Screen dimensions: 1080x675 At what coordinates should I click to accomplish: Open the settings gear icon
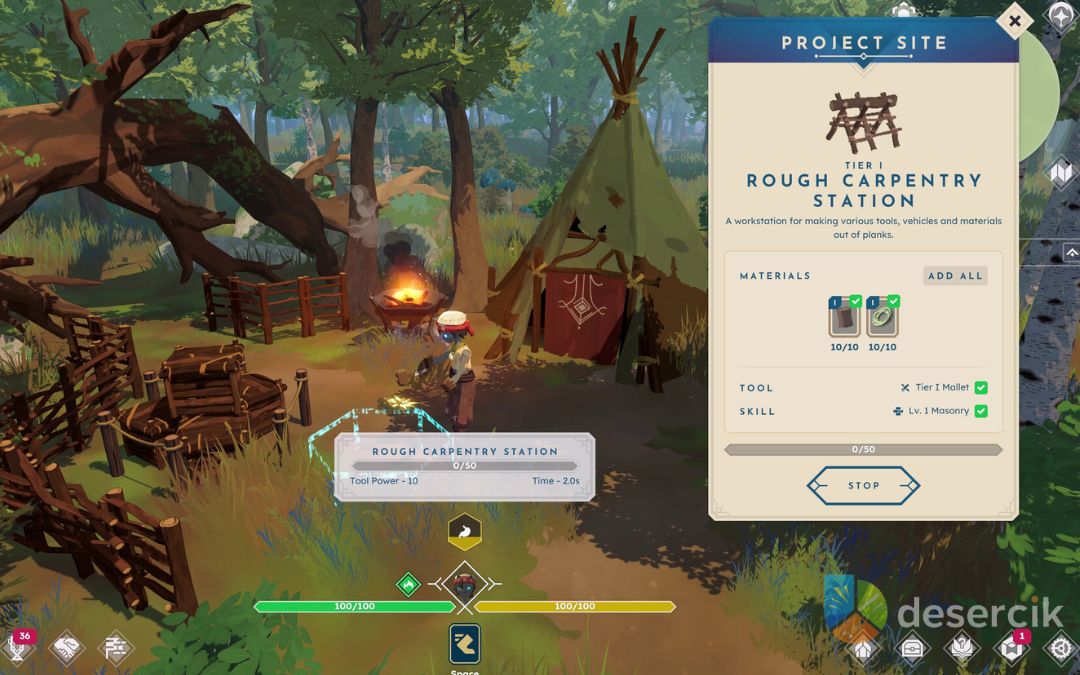coord(1059,647)
